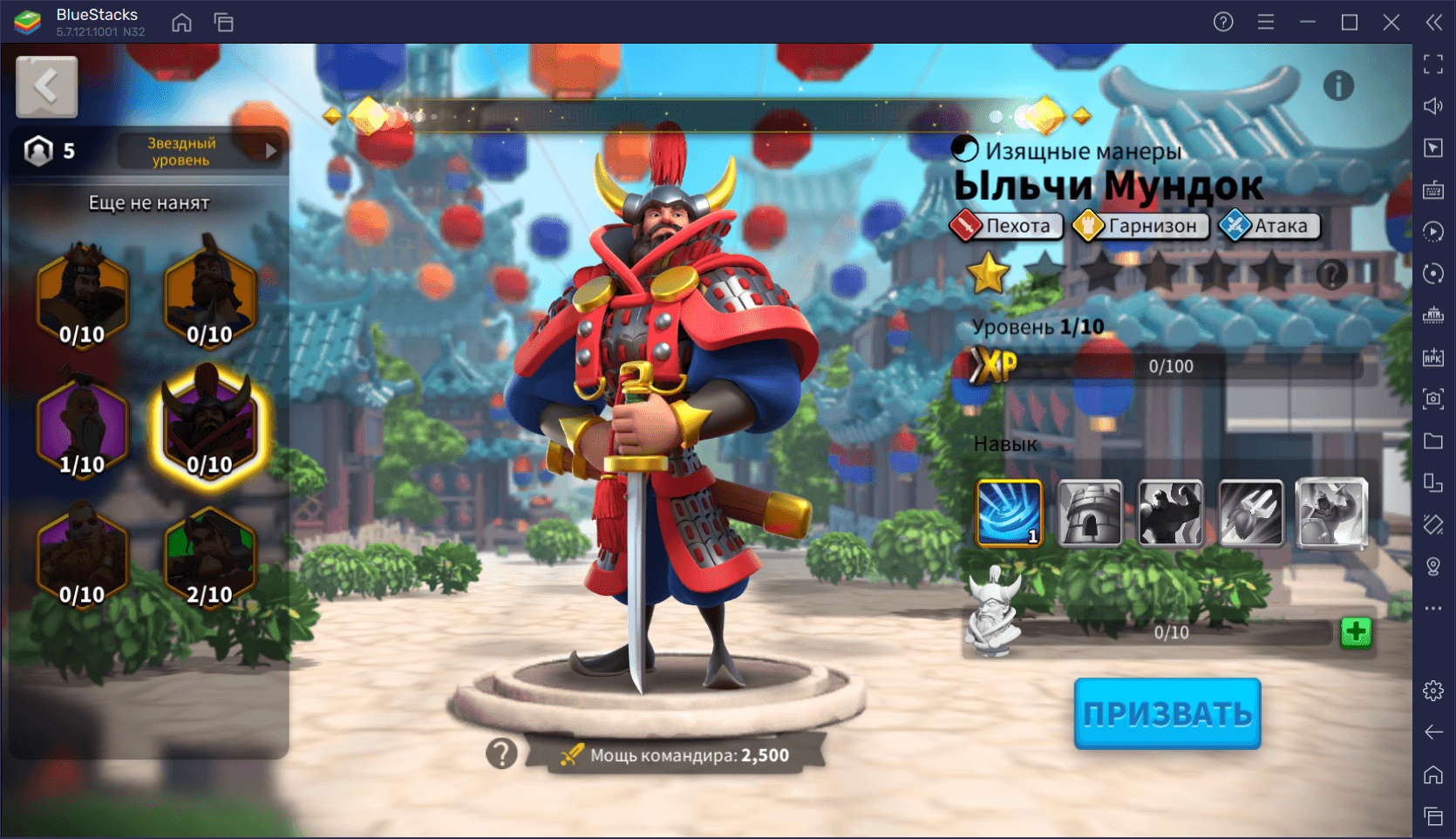Screen dimensions: 1456x839
Task: Open the star rating help question mark
Action: [x=1331, y=275]
